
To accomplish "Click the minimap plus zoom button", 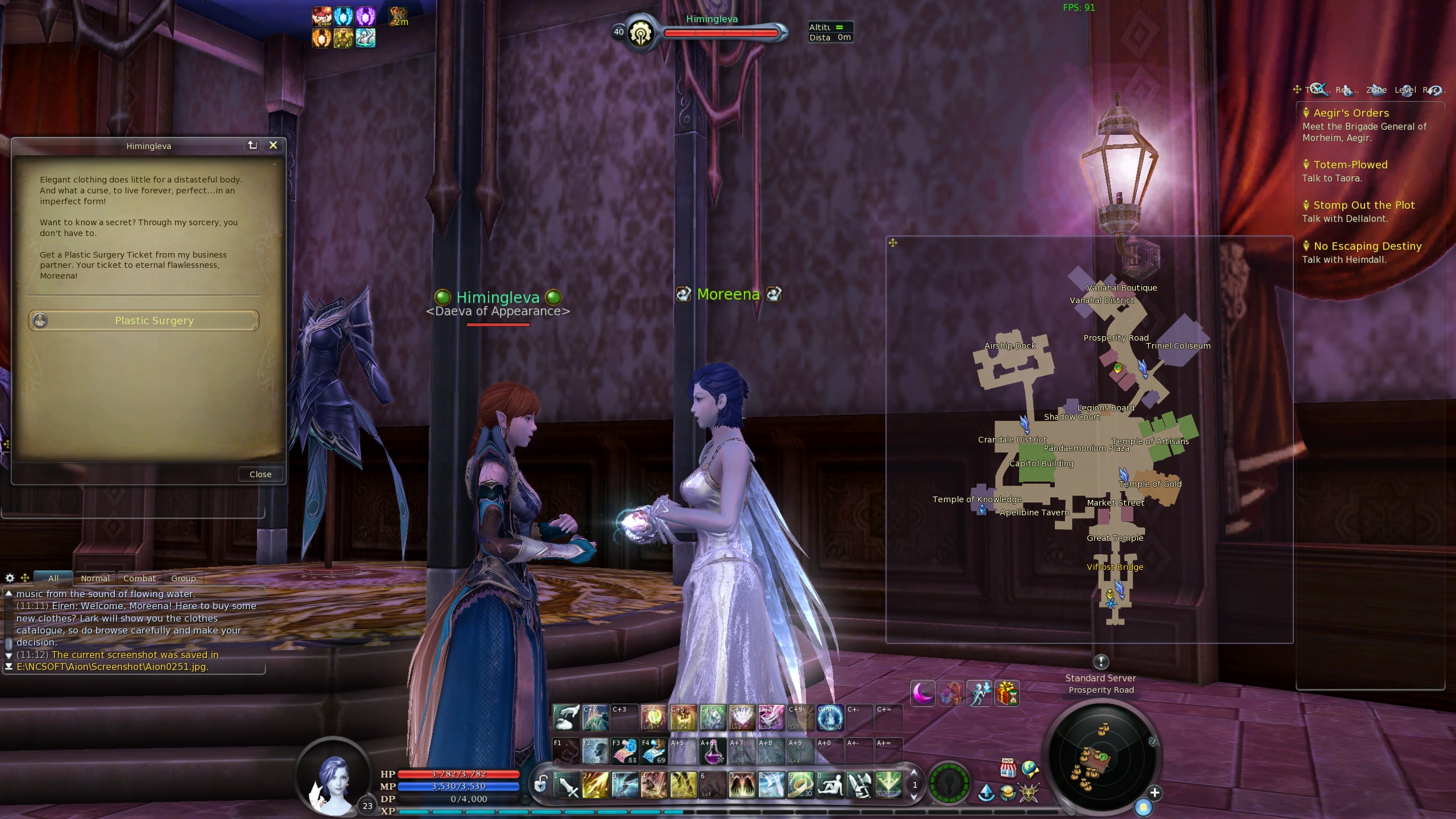I will coord(1154,793).
